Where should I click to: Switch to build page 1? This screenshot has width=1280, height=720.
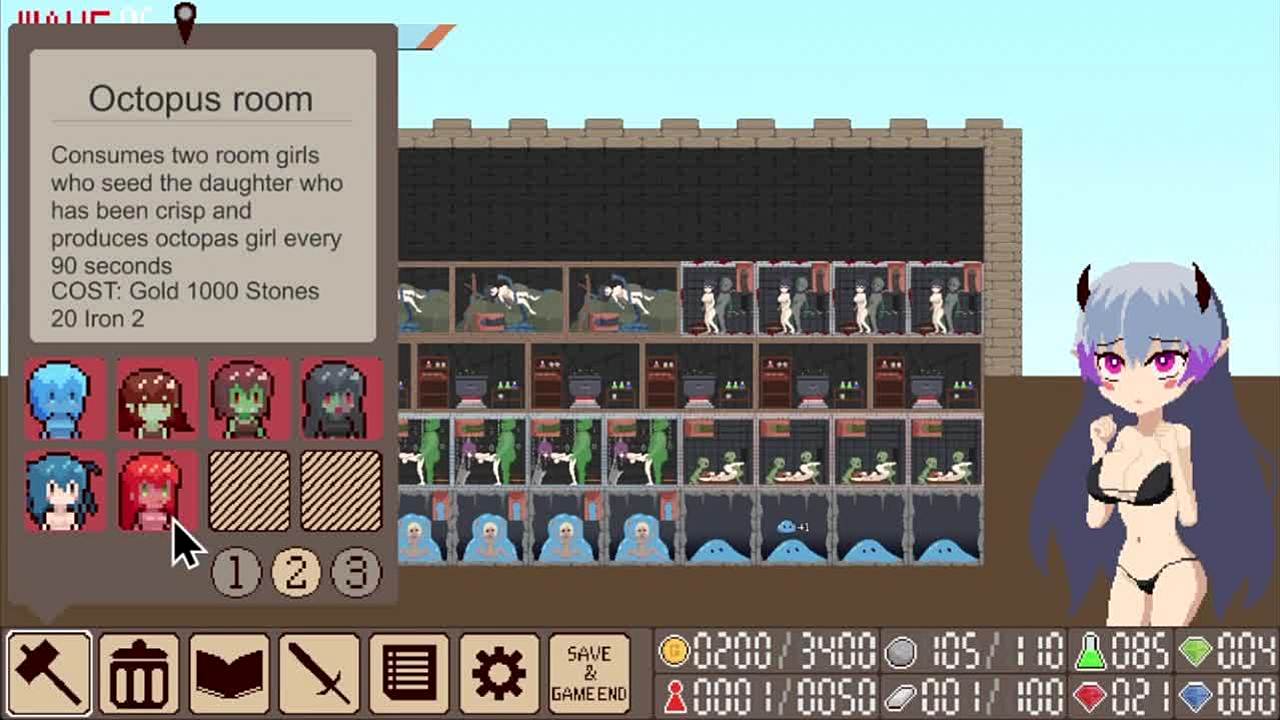(236, 571)
